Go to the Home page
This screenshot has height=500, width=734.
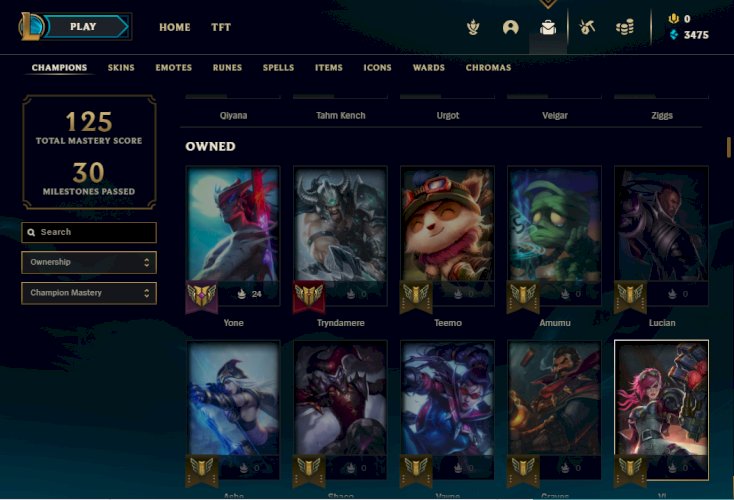point(175,27)
